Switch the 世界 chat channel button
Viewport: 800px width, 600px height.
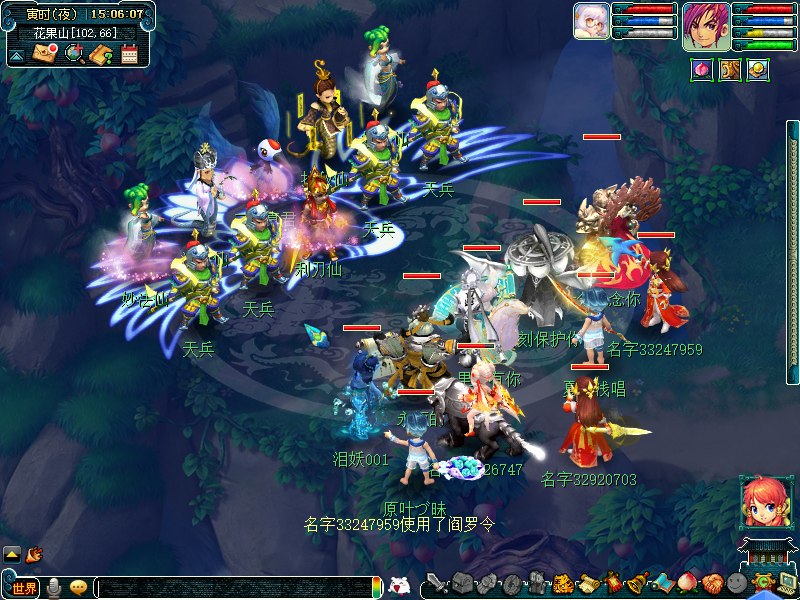24,588
